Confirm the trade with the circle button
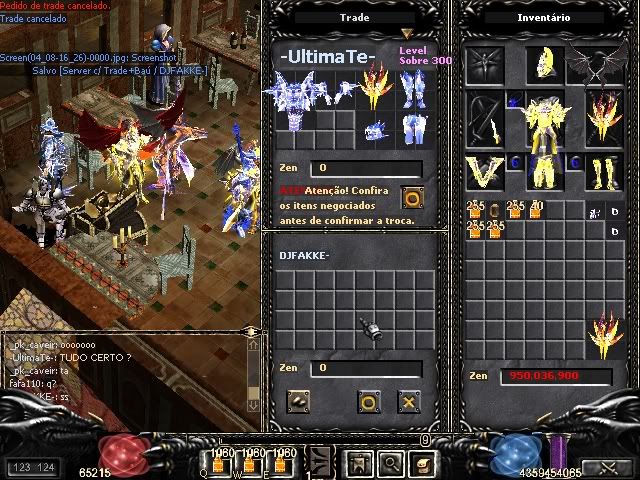The height and width of the screenshot is (480, 640). (368, 402)
